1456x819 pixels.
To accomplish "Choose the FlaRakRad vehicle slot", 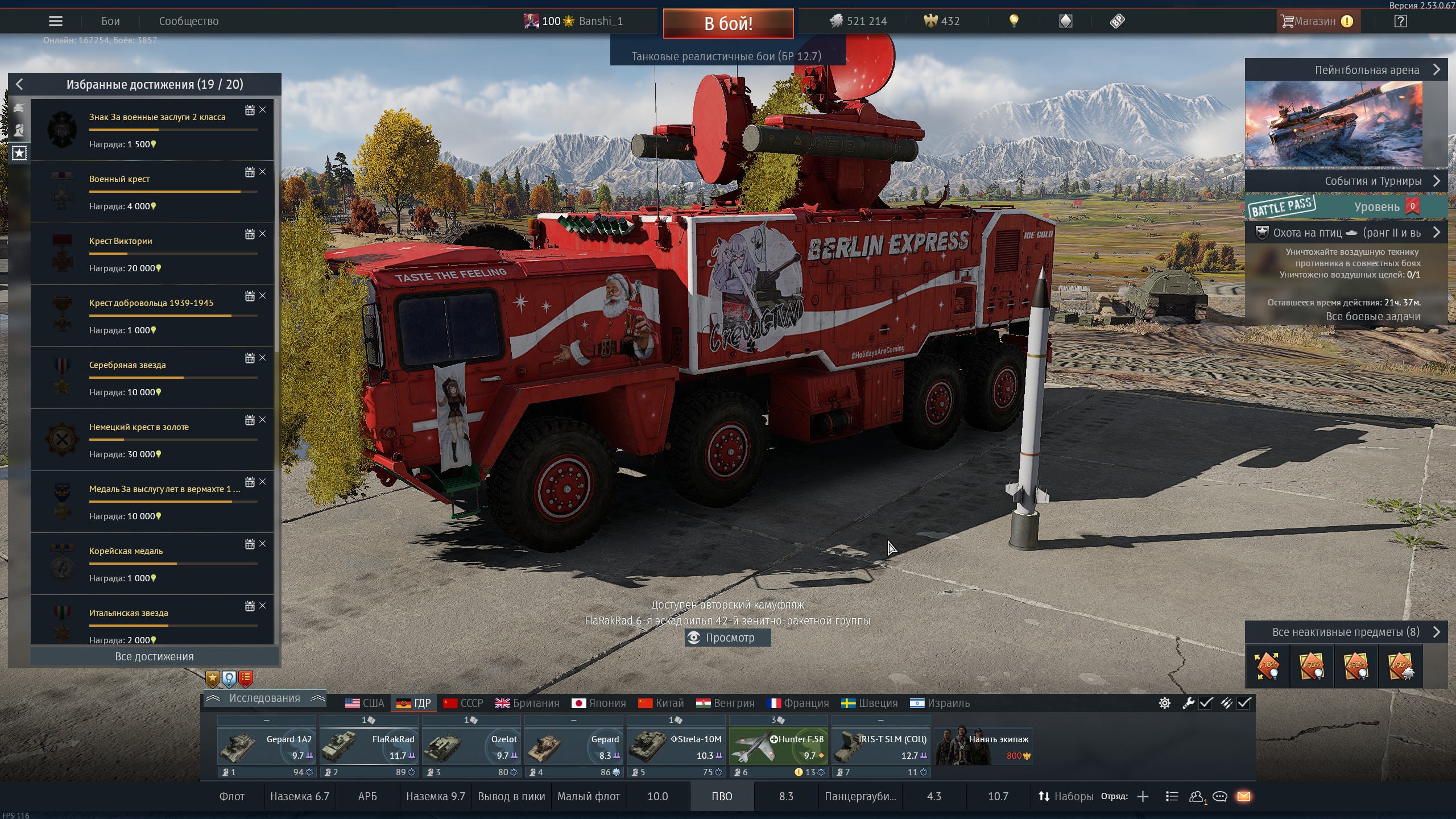I will click(x=369, y=747).
